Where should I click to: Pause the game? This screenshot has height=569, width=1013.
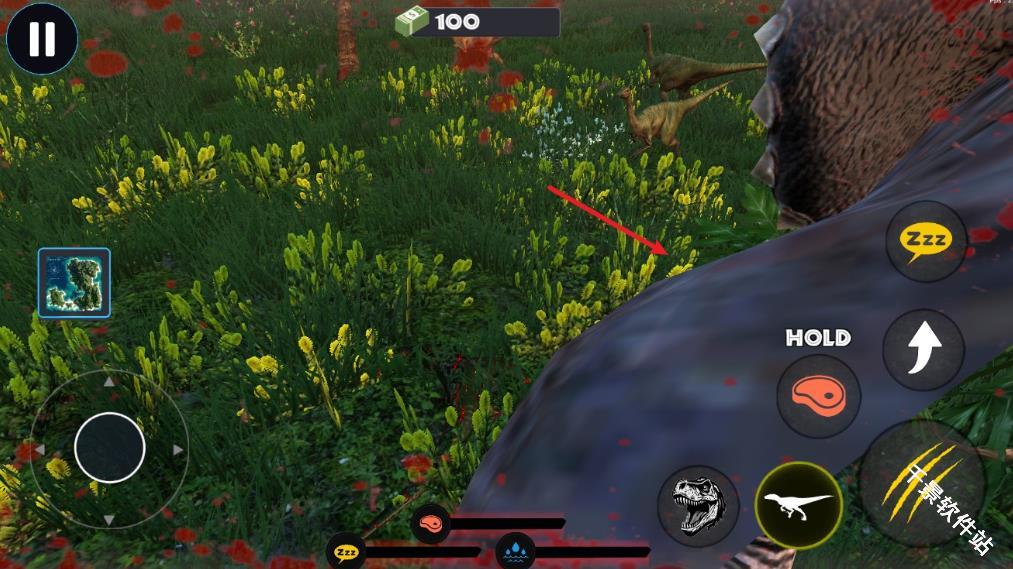click(42, 40)
